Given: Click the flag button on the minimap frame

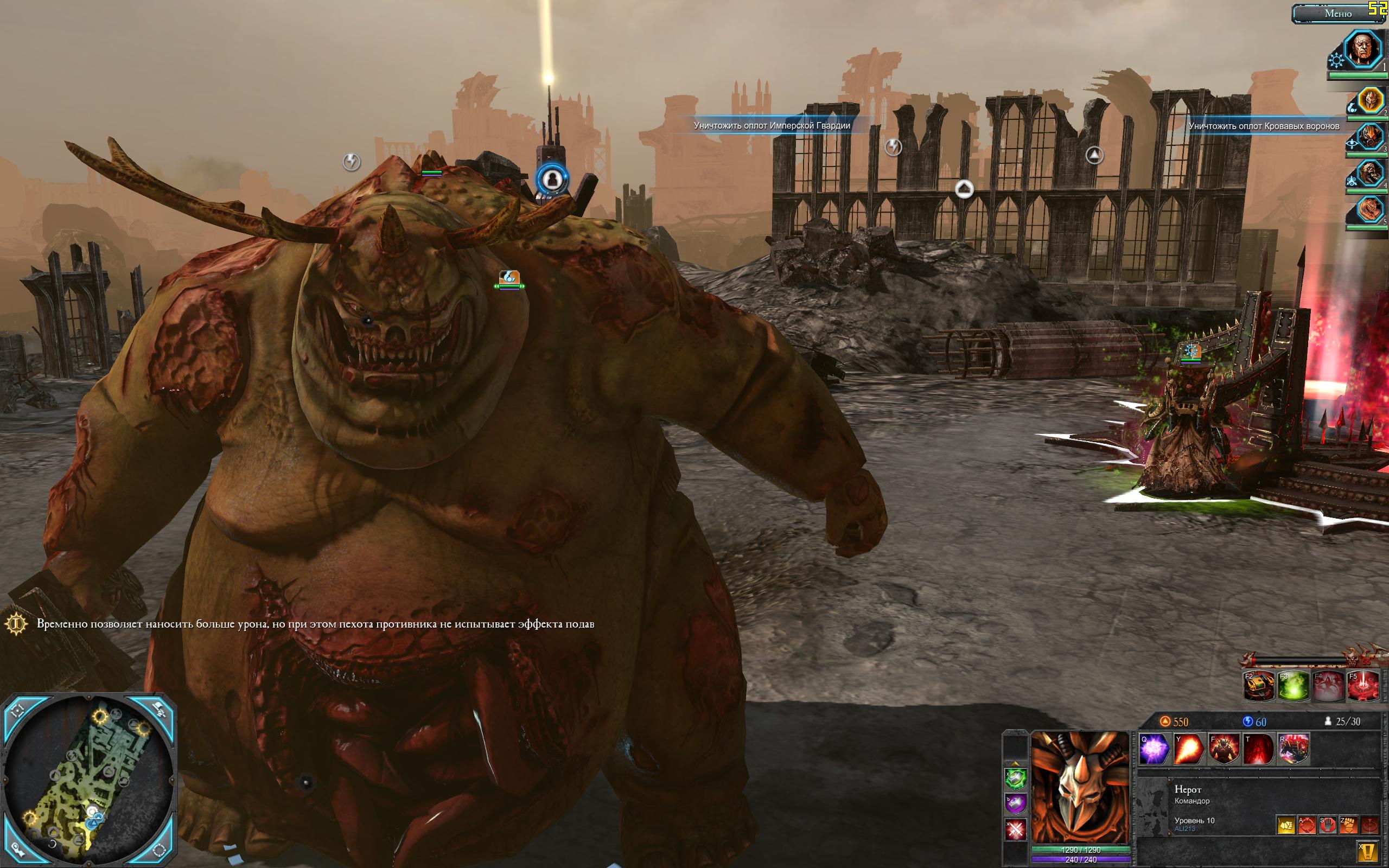Looking at the screenshot, I should tap(159, 710).
